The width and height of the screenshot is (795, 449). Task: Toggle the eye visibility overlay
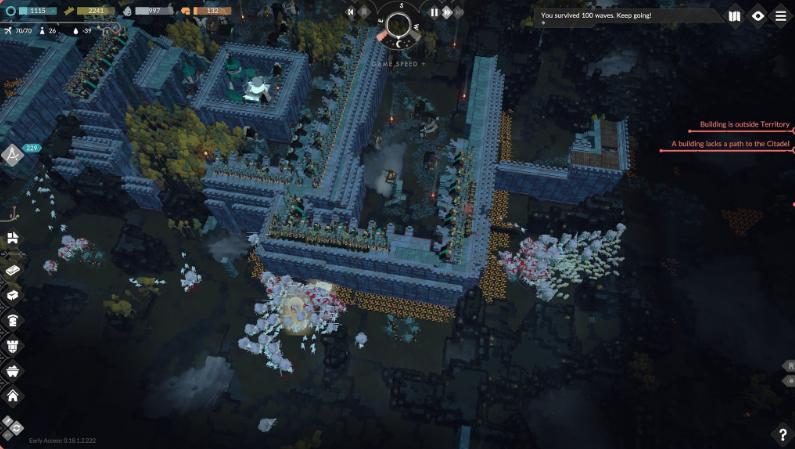758,16
